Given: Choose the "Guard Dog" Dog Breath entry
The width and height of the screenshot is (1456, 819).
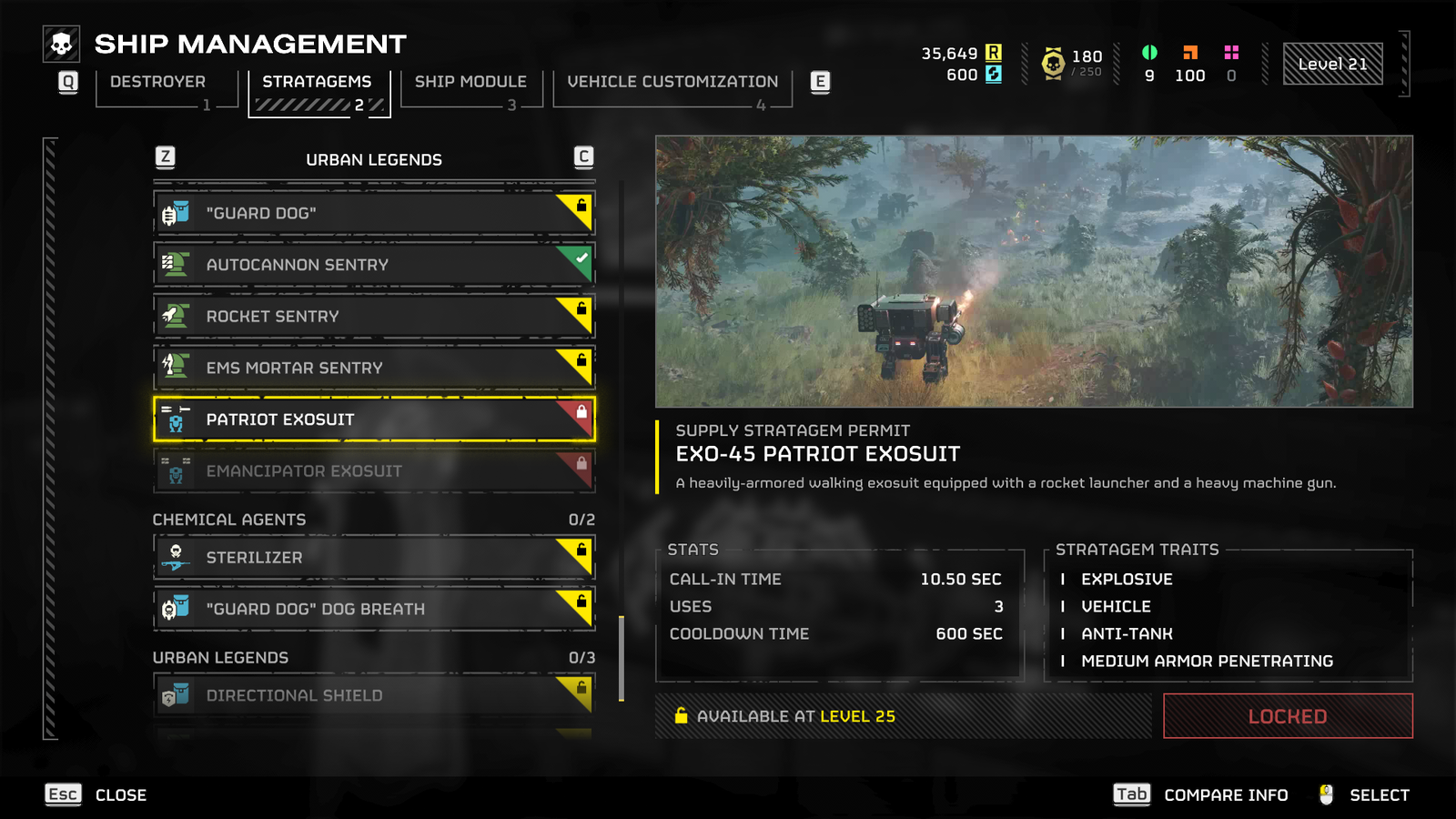Looking at the screenshot, I should click(373, 609).
